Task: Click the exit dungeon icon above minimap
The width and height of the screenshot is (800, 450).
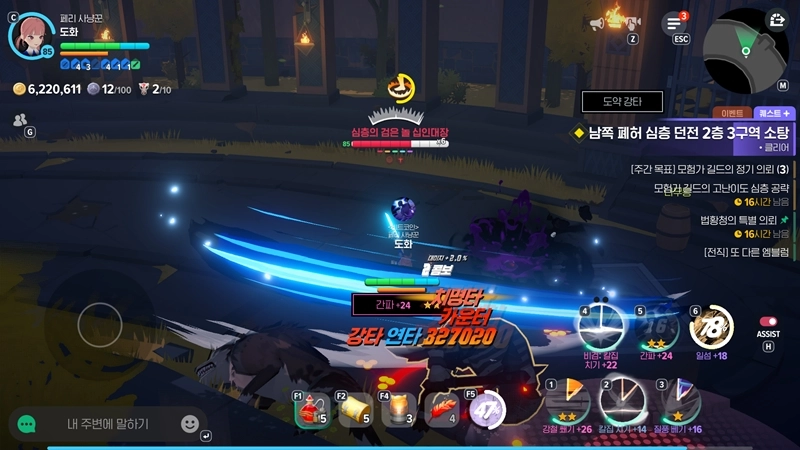Action: pos(776,19)
